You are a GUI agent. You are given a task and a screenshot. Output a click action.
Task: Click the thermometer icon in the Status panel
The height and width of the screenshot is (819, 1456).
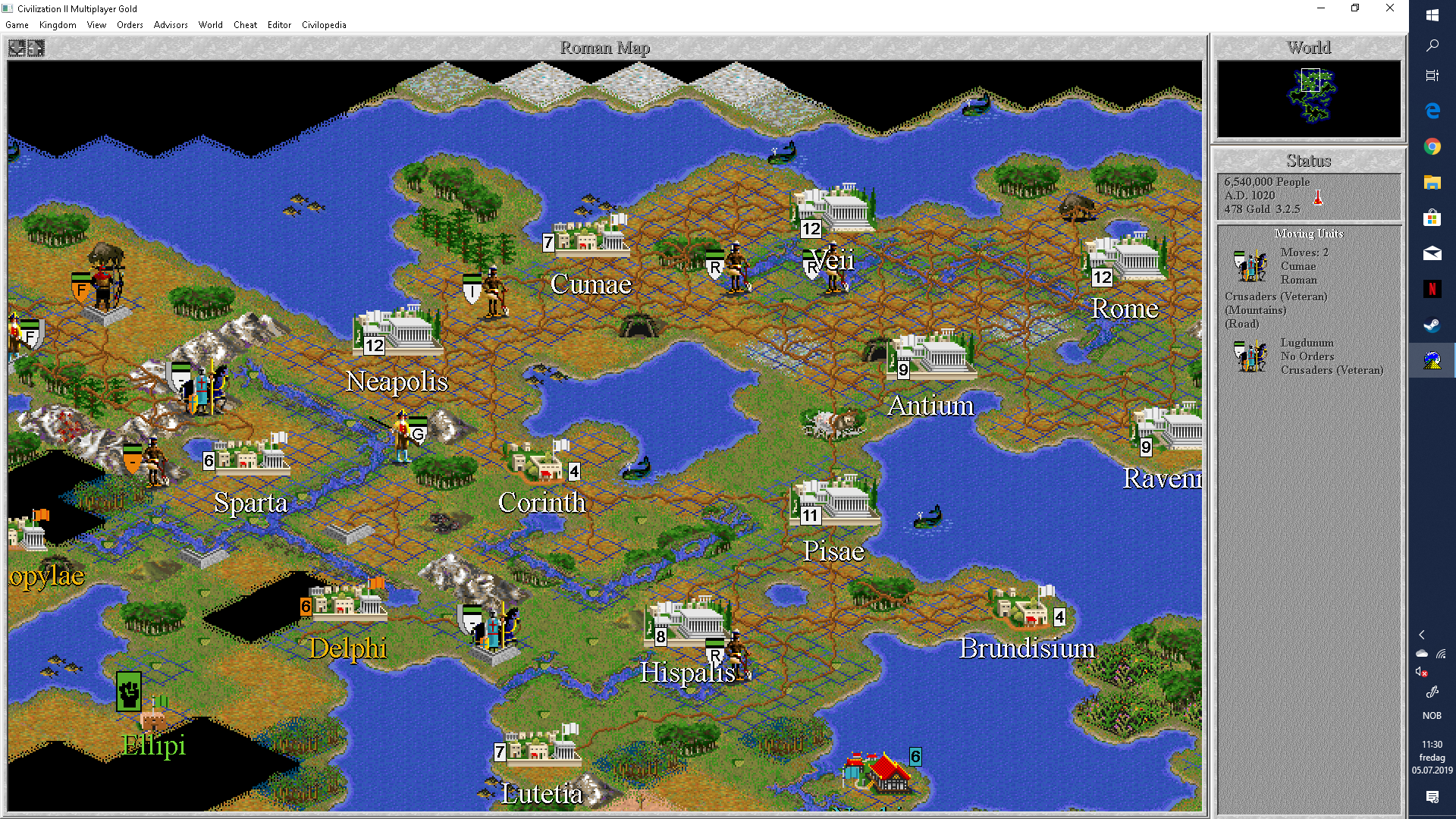[1318, 197]
